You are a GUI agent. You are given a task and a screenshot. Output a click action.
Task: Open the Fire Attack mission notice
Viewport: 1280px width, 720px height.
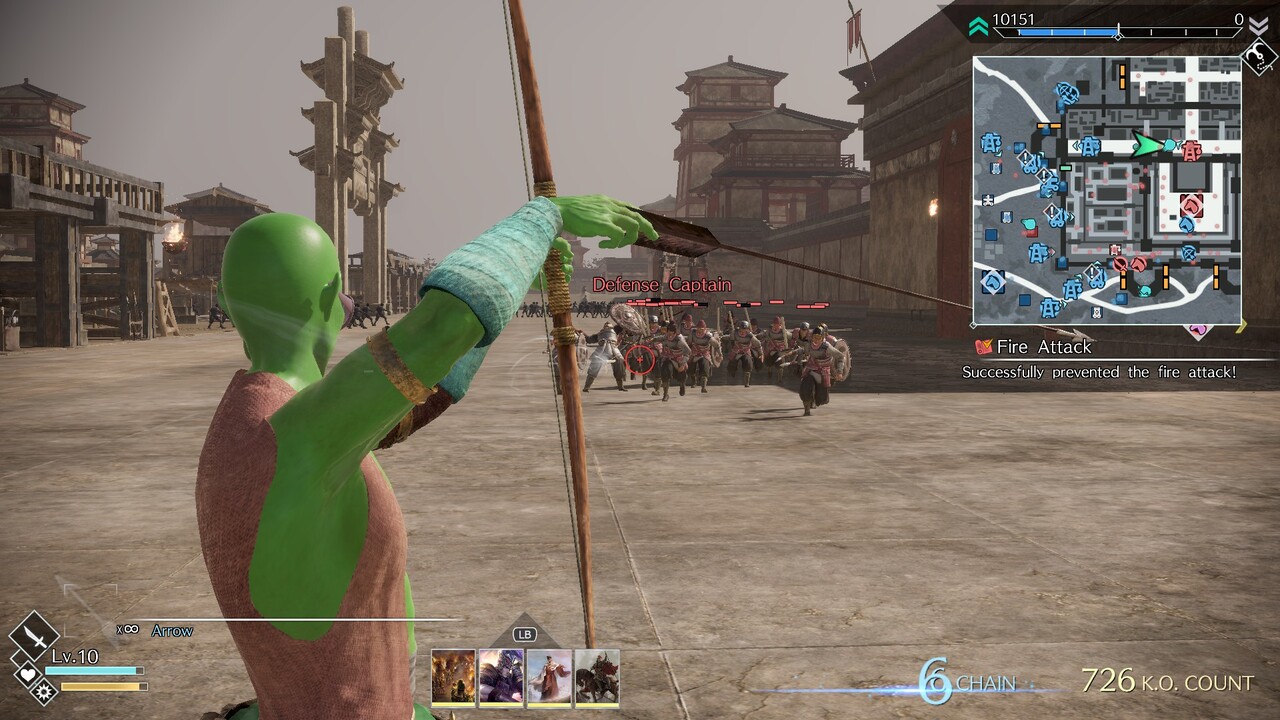1043,347
